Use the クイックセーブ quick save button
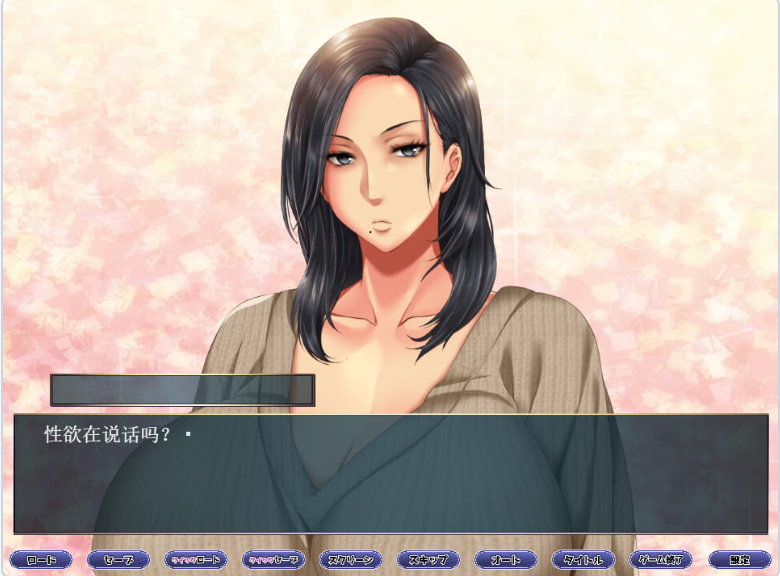The height and width of the screenshot is (576, 780). click(273, 560)
